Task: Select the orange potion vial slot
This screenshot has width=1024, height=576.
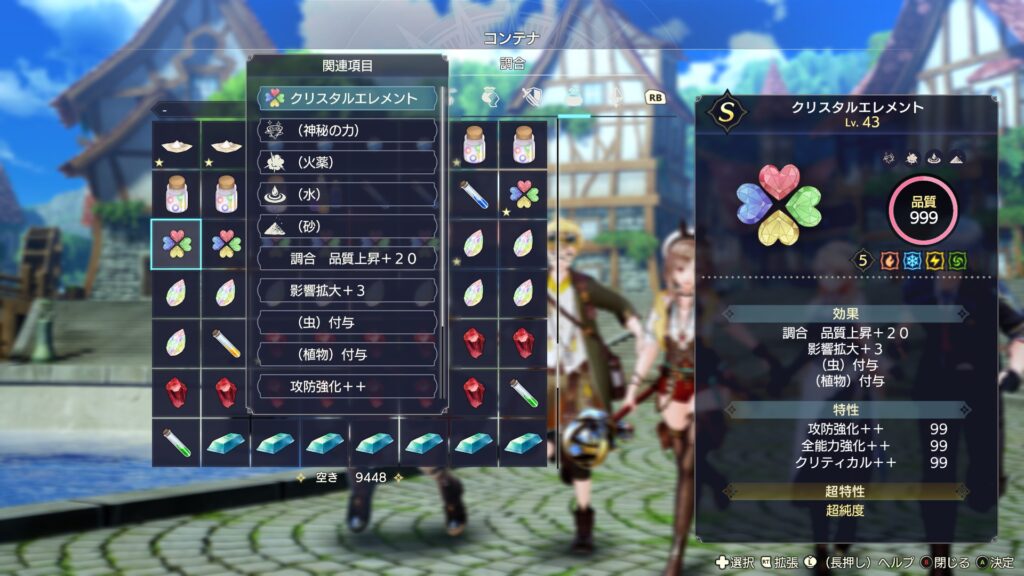Action: (226, 344)
